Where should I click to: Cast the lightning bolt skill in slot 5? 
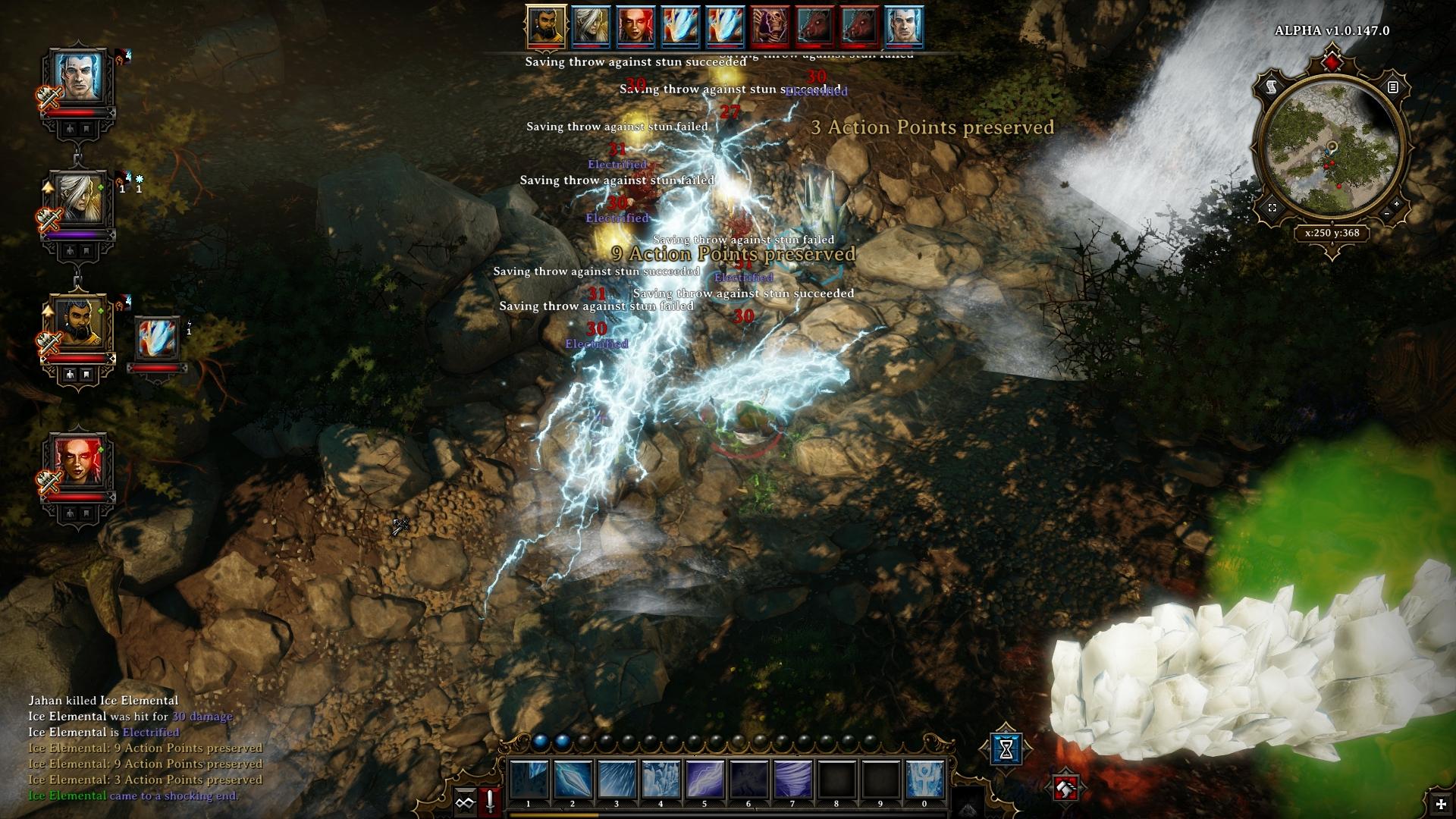[x=704, y=780]
